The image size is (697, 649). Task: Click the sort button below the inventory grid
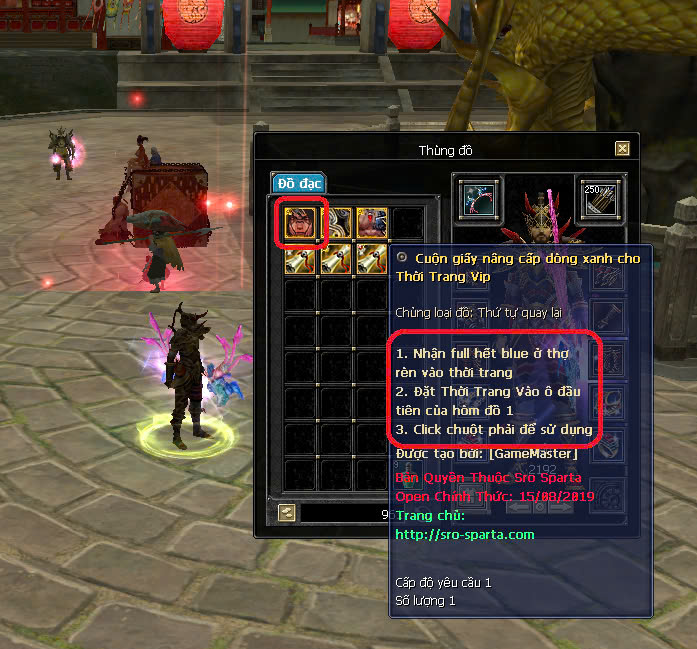[x=288, y=512]
